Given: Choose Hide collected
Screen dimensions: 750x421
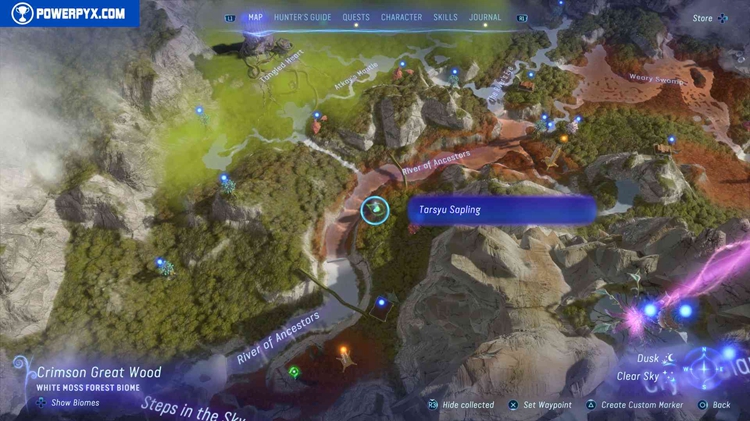Looking at the screenshot, I should [x=460, y=405].
